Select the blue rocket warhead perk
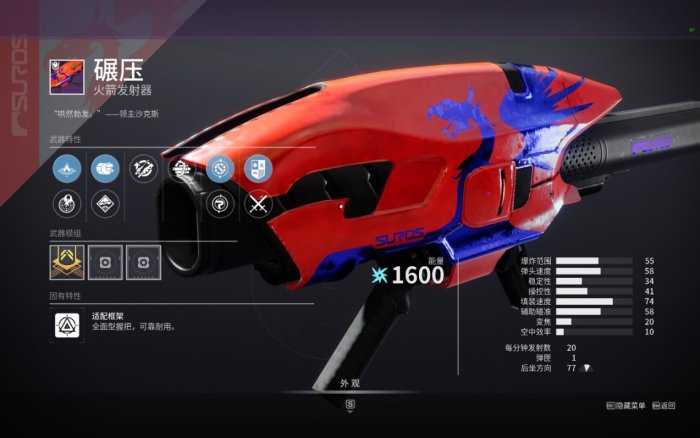Image resolution: width=700 pixels, height=438 pixels. point(104,168)
